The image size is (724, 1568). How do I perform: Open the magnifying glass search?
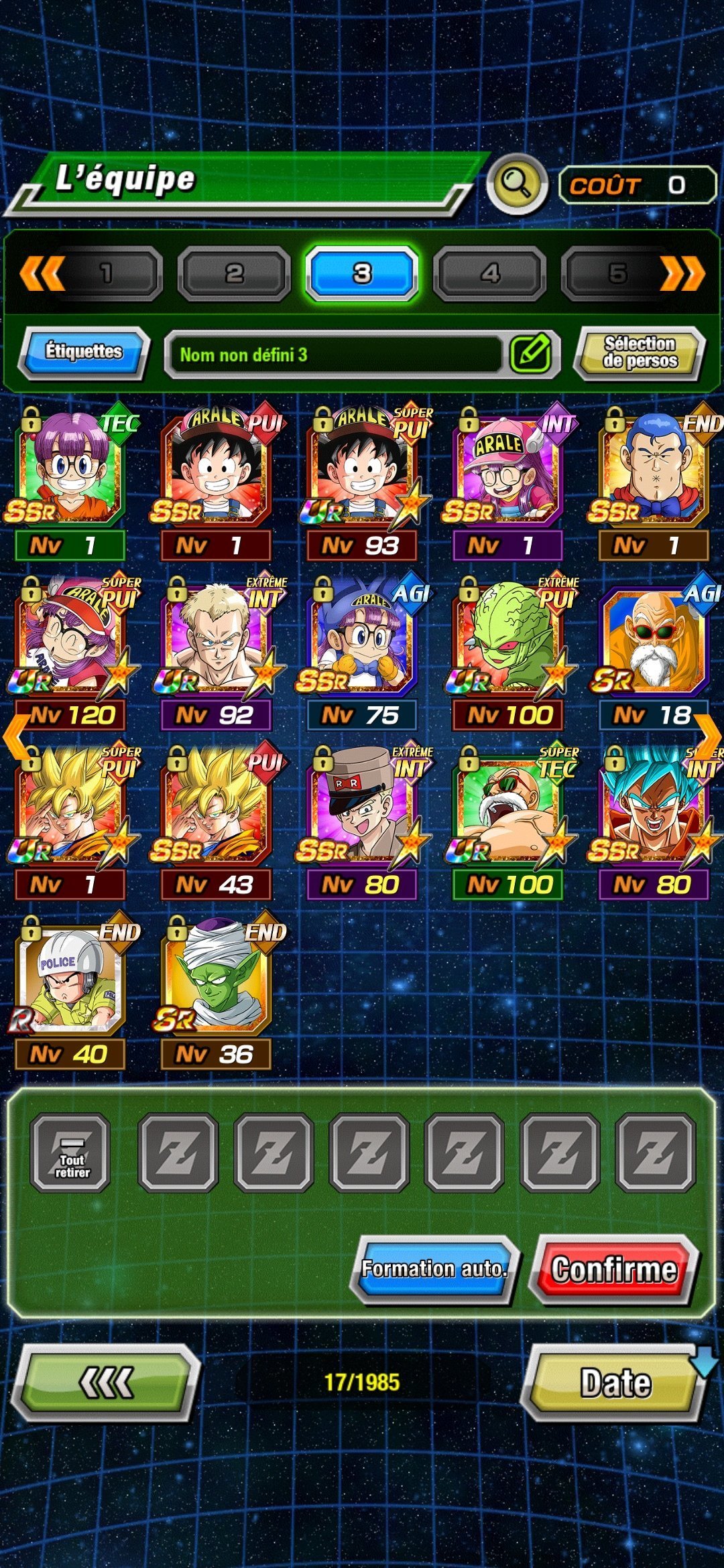coord(516,182)
